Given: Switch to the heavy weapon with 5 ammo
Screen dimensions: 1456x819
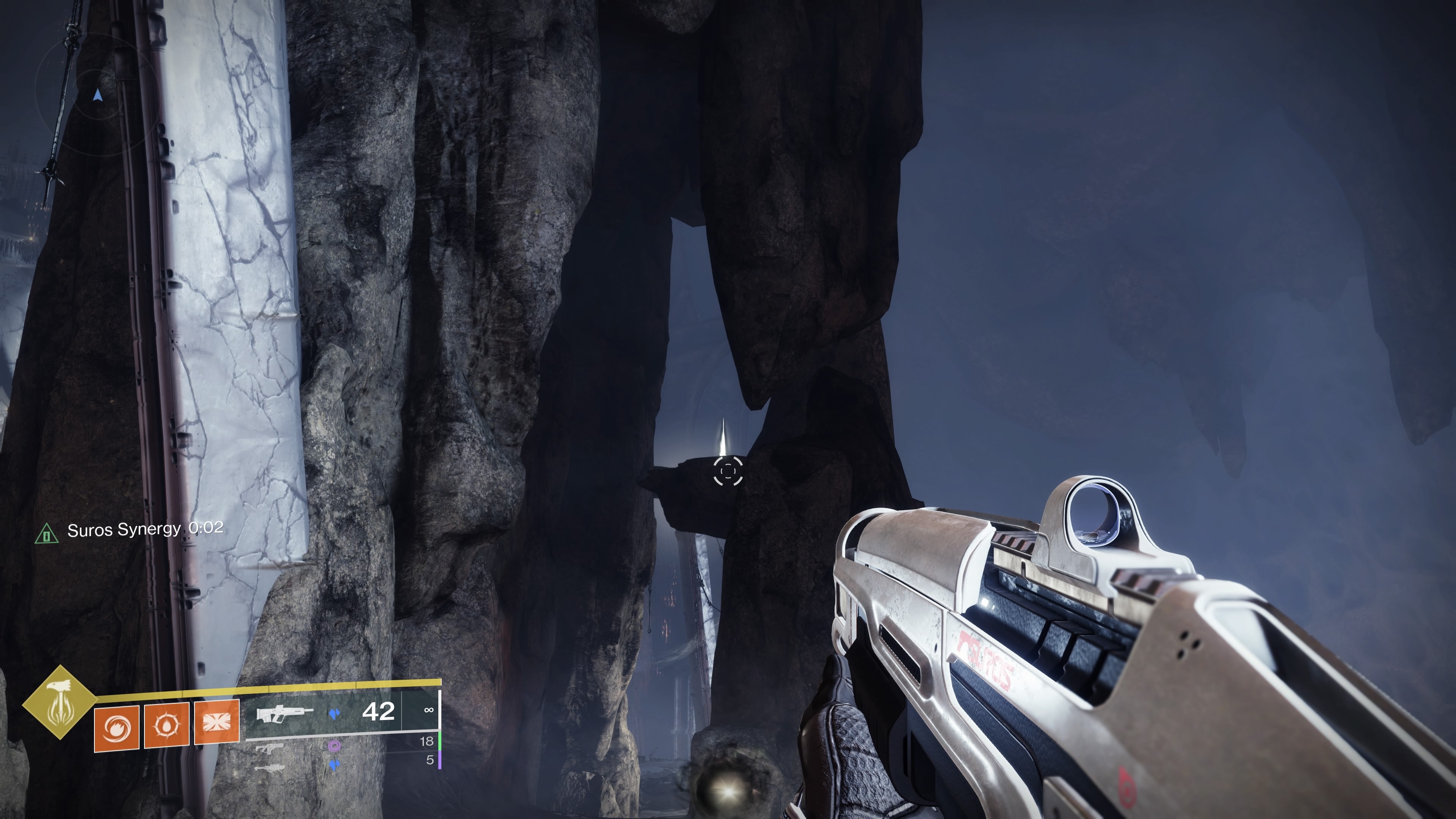Looking at the screenshot, I should tap(270, 767).
